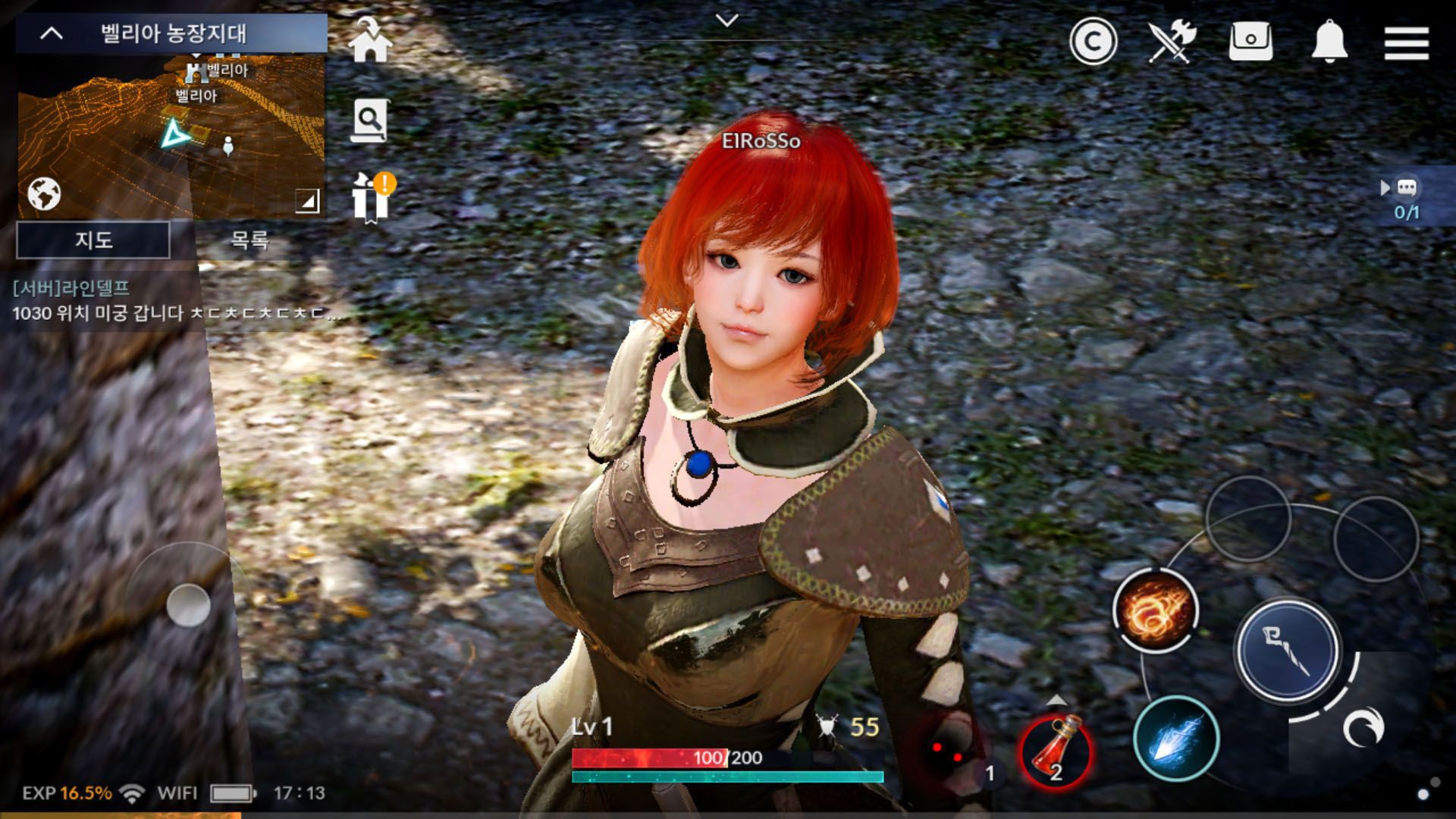Collapse the 벨리아 농장지대 location header

point(52,33)
